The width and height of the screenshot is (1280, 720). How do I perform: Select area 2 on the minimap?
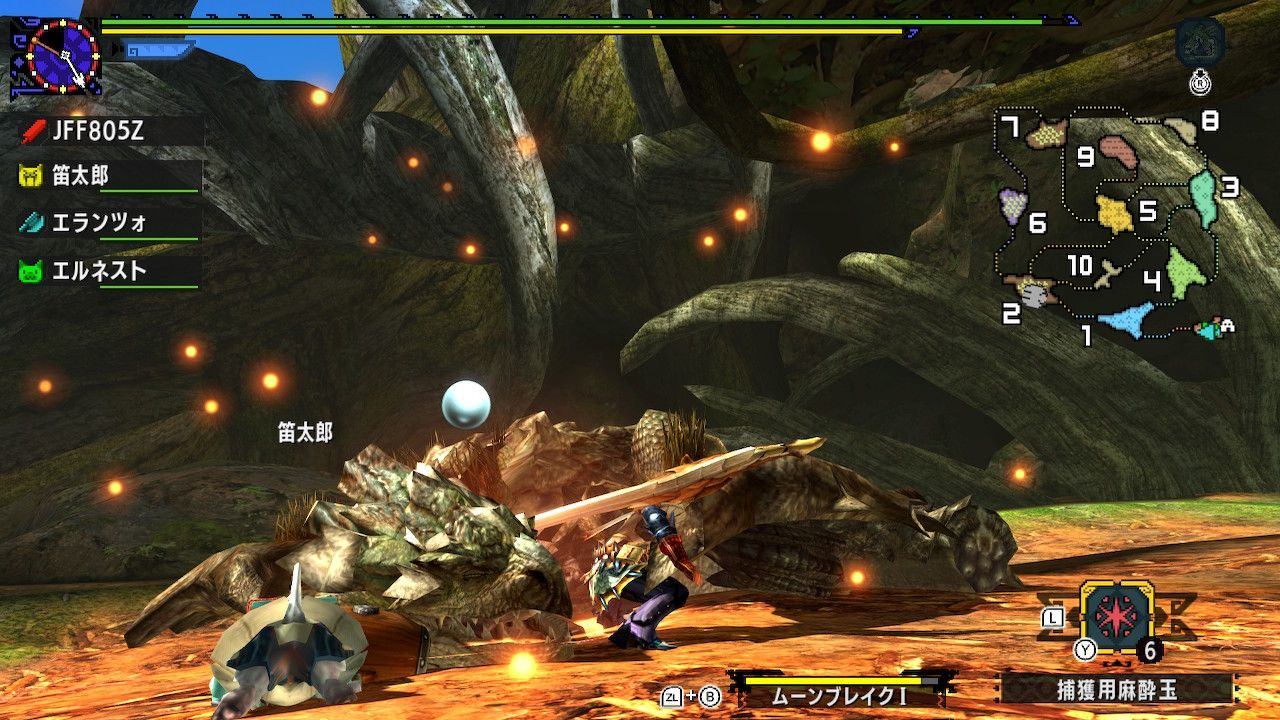(1034, 292)
